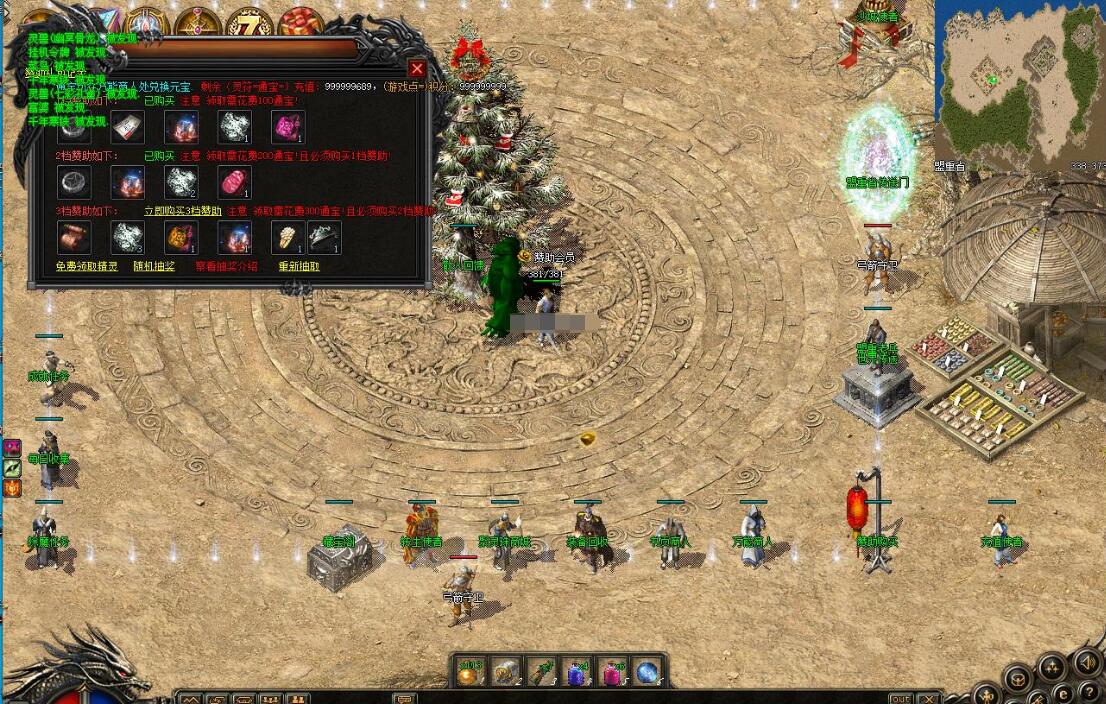Close the sponsorship reward window

417,69
